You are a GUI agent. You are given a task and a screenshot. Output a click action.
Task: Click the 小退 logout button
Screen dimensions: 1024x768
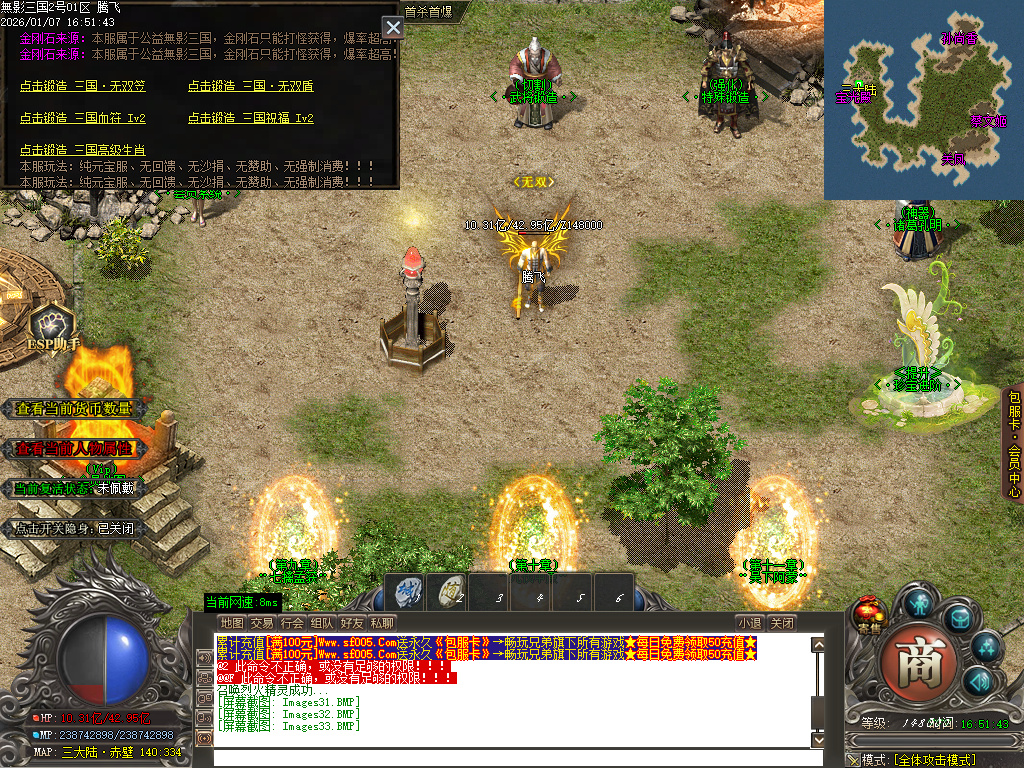(749, 623)
